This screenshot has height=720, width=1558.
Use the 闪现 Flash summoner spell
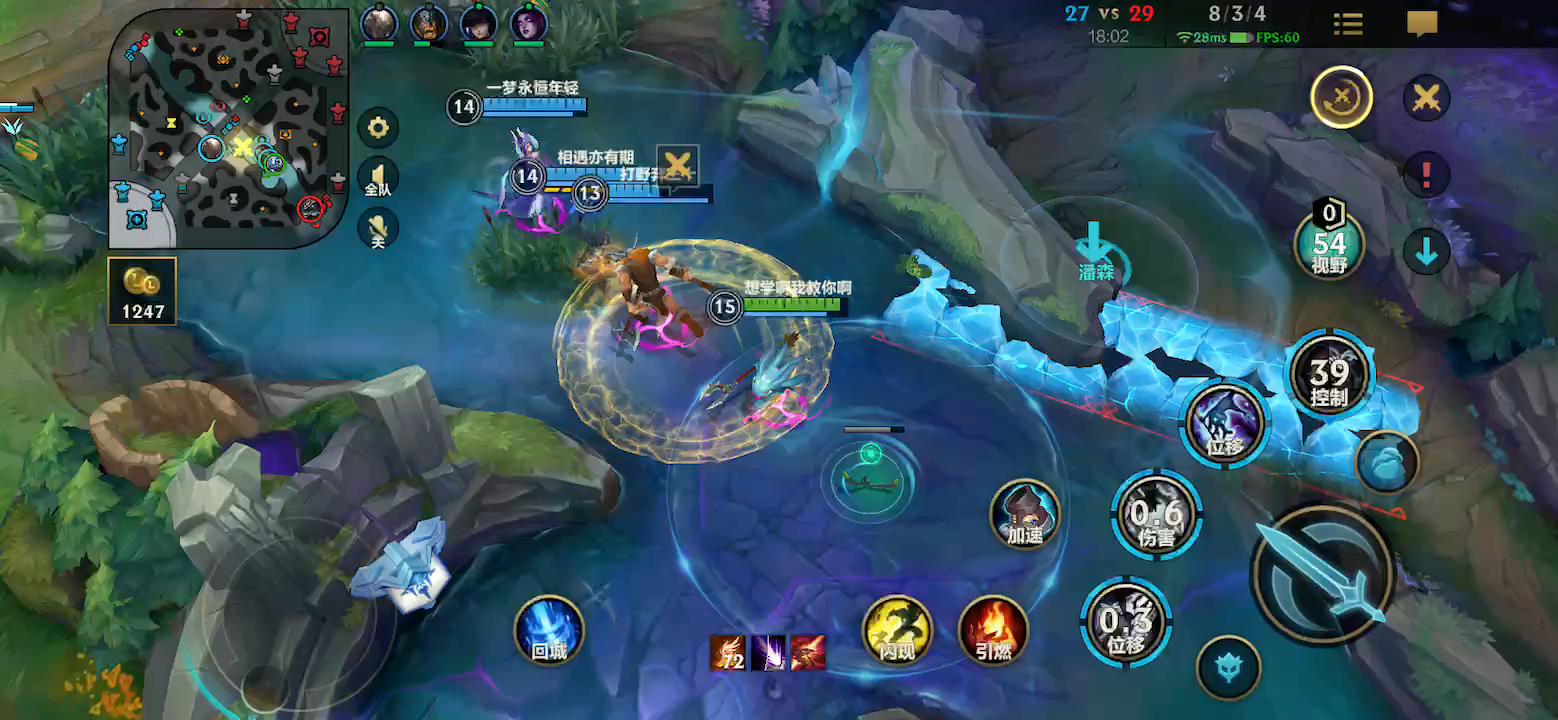pyautogui.click(x=897, y=630)
